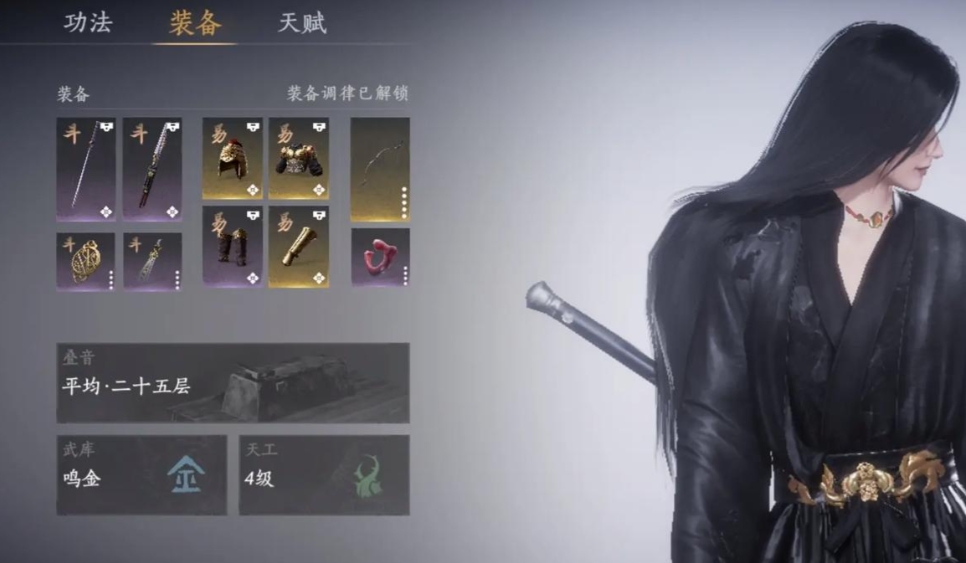
Task: Open the 武库 鸣金 panel
Action: [141, 474]
